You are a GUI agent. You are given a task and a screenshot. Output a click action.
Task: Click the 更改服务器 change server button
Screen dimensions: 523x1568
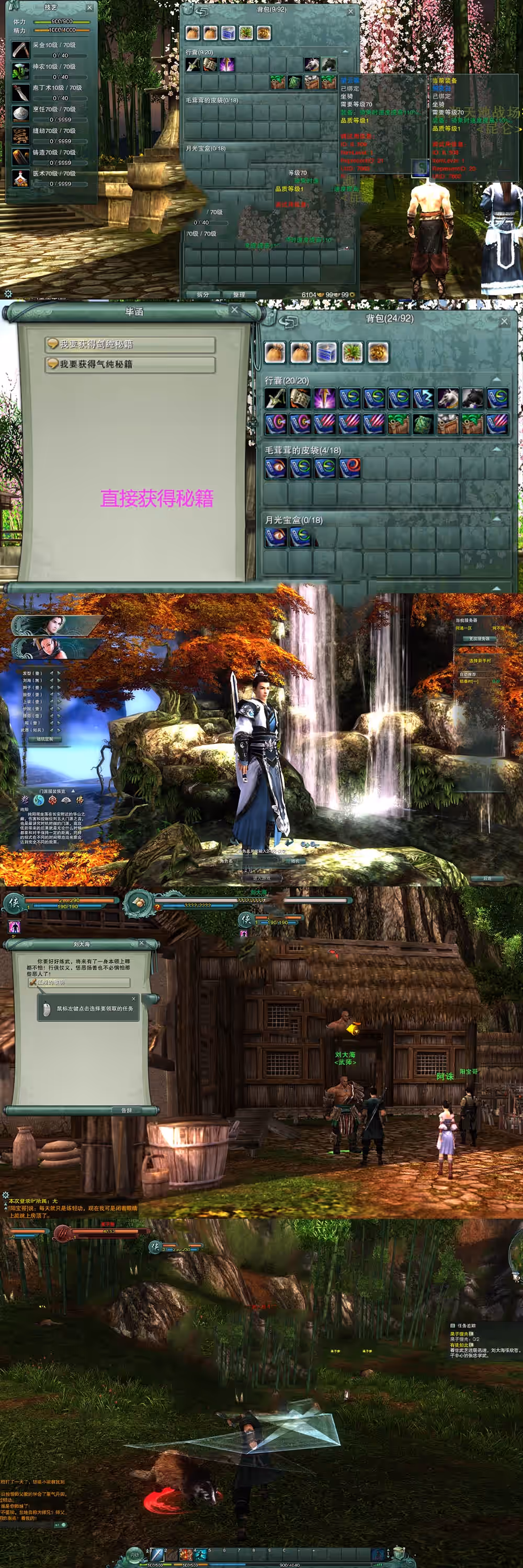[479, 639]
